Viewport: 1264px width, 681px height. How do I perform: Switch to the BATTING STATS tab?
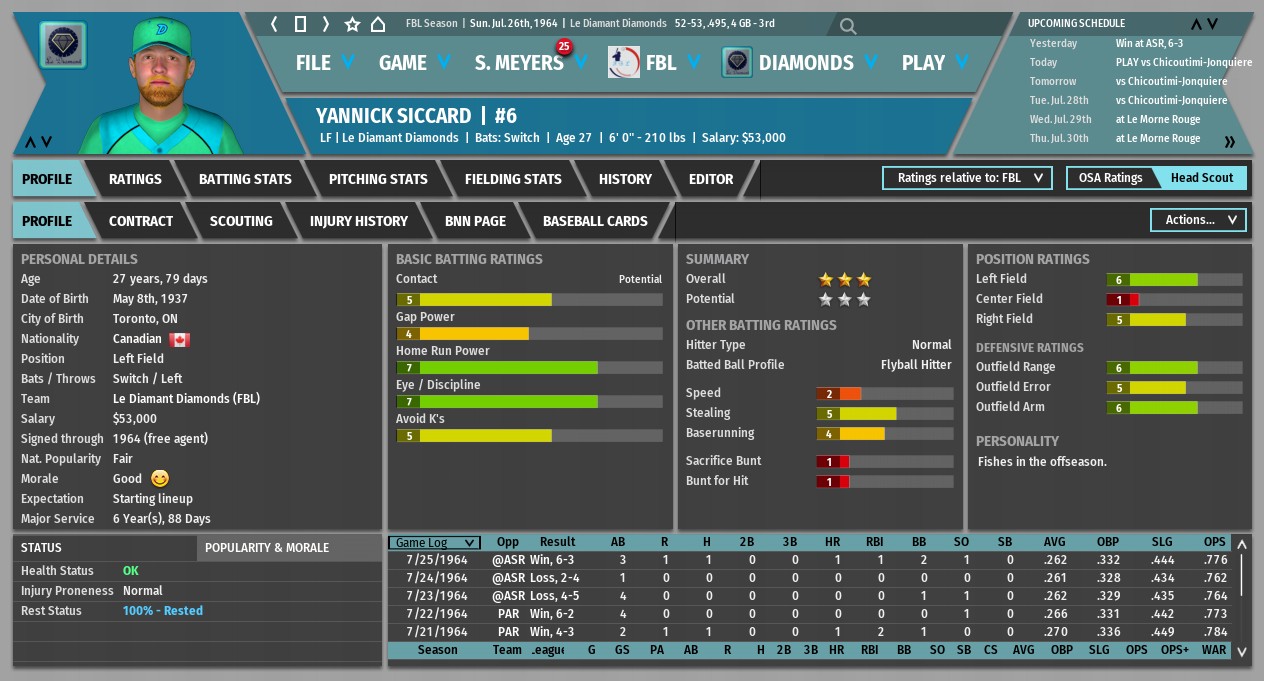point(245,179)
